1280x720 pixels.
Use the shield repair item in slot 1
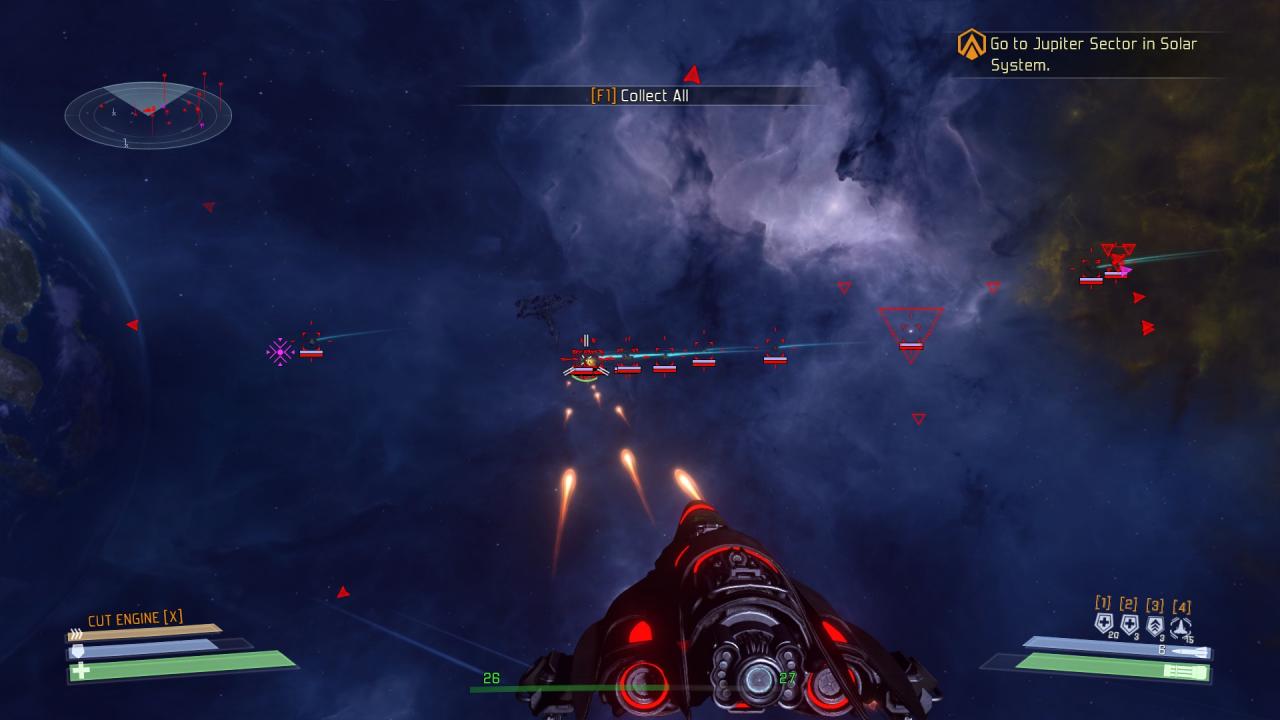tap(1104, 624)
